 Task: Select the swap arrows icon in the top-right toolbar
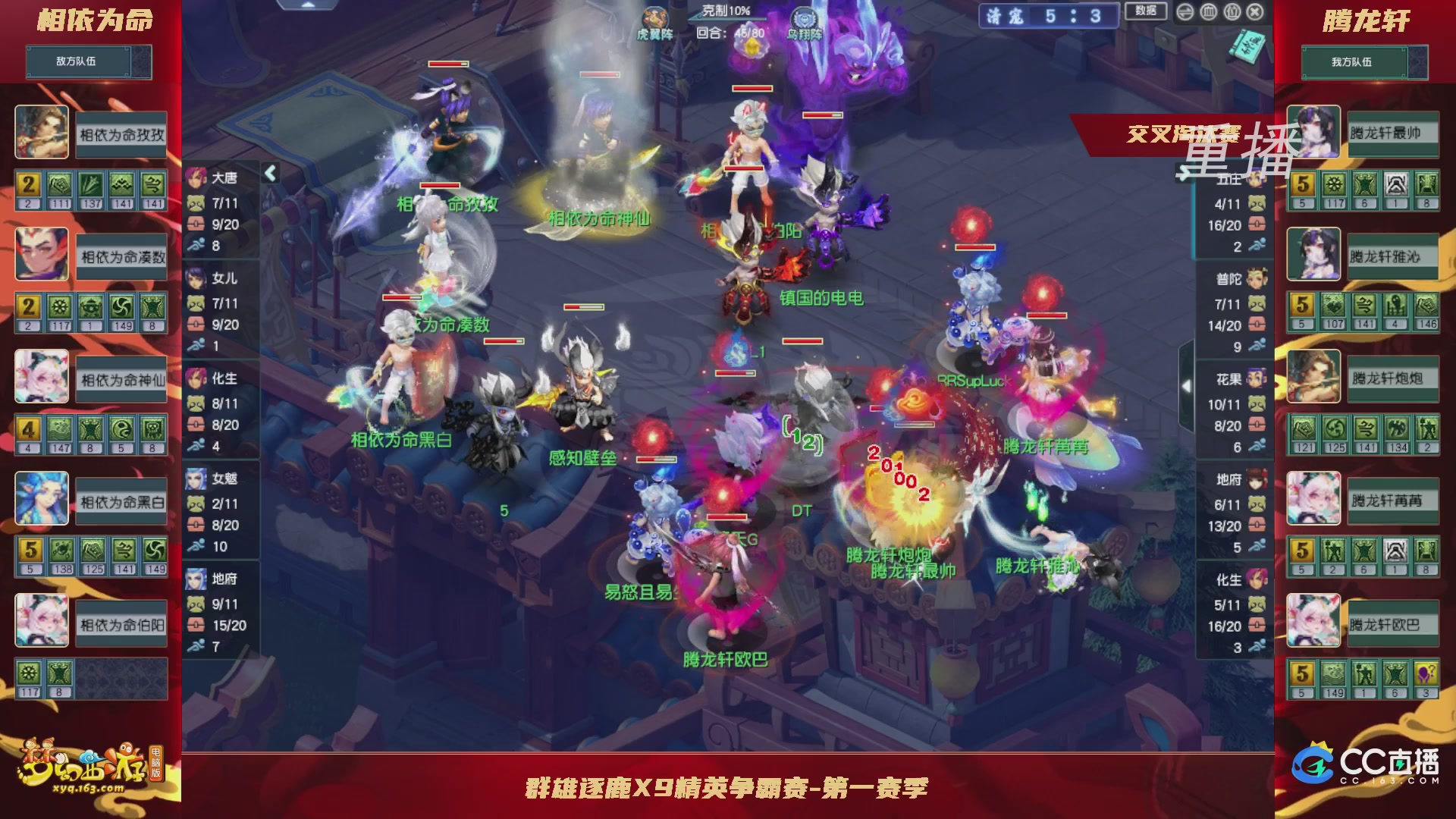[x=1185, y=12]
